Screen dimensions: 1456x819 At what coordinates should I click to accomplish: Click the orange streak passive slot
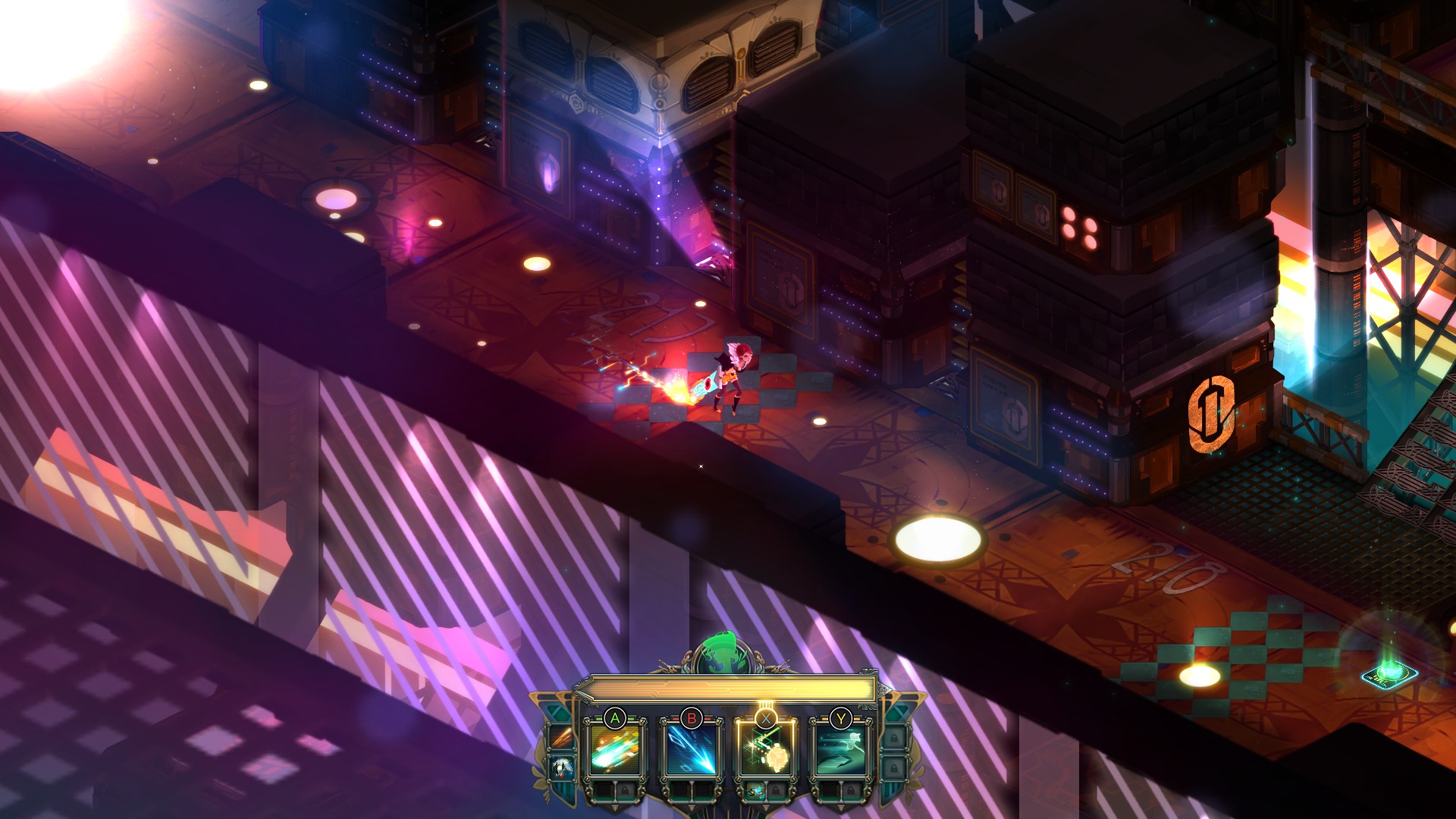point(562,736)
